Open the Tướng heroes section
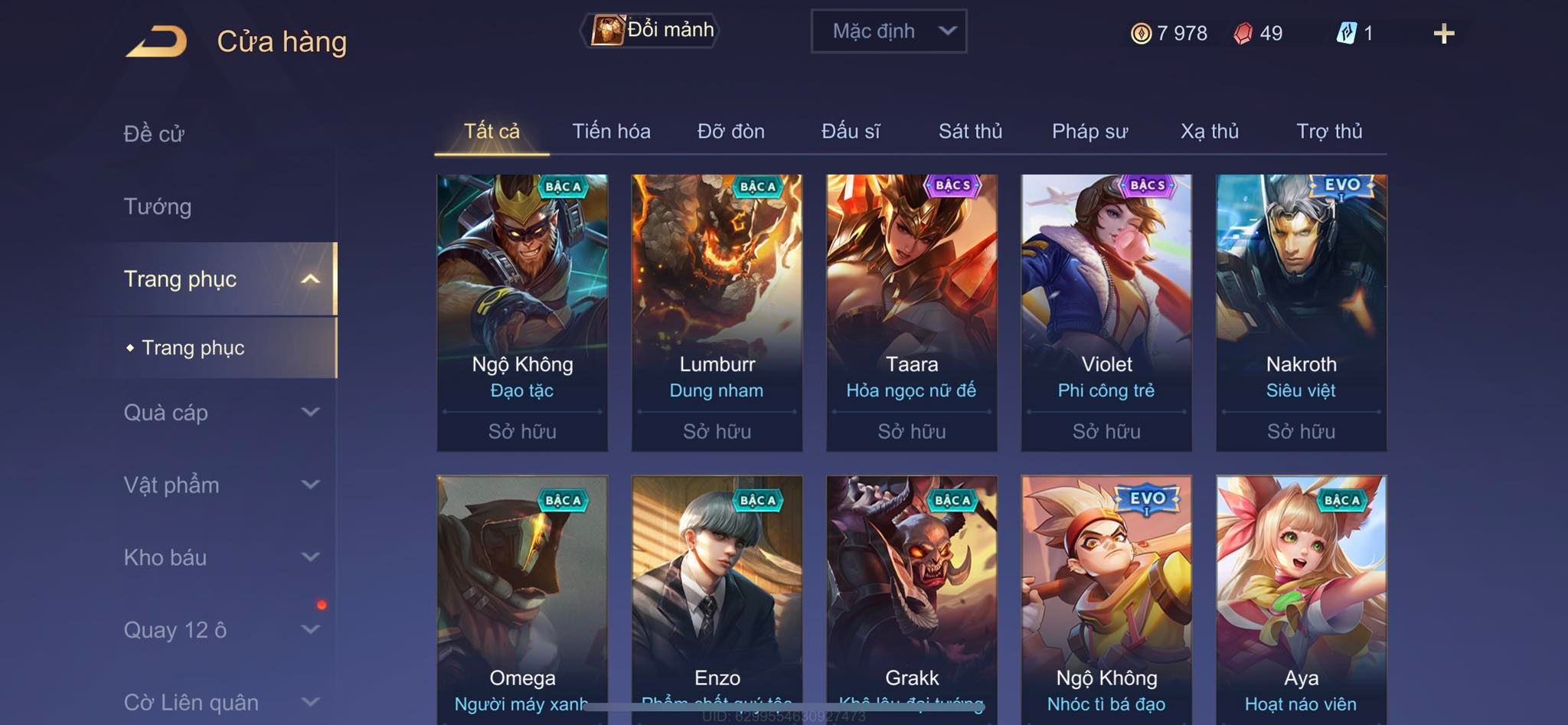 158,207
